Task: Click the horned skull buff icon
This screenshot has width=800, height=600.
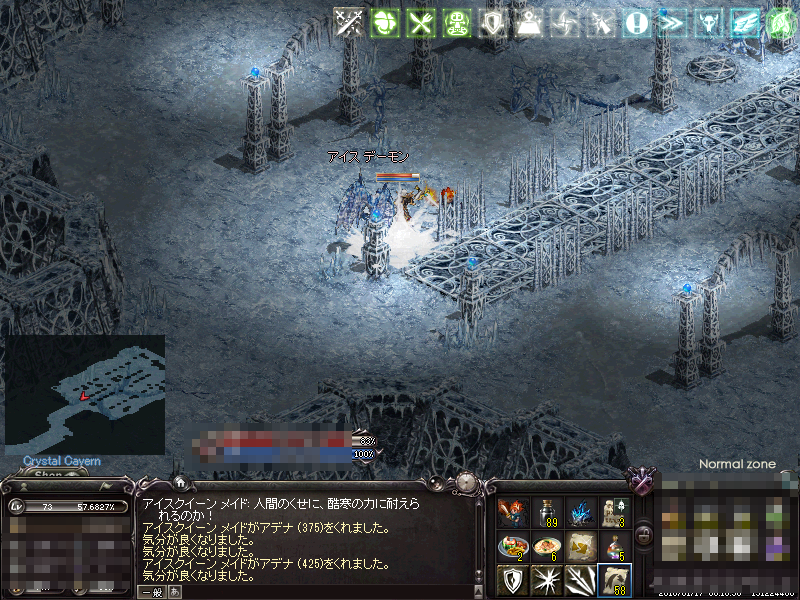Action: pyautogui.click(x=708, y=23)
